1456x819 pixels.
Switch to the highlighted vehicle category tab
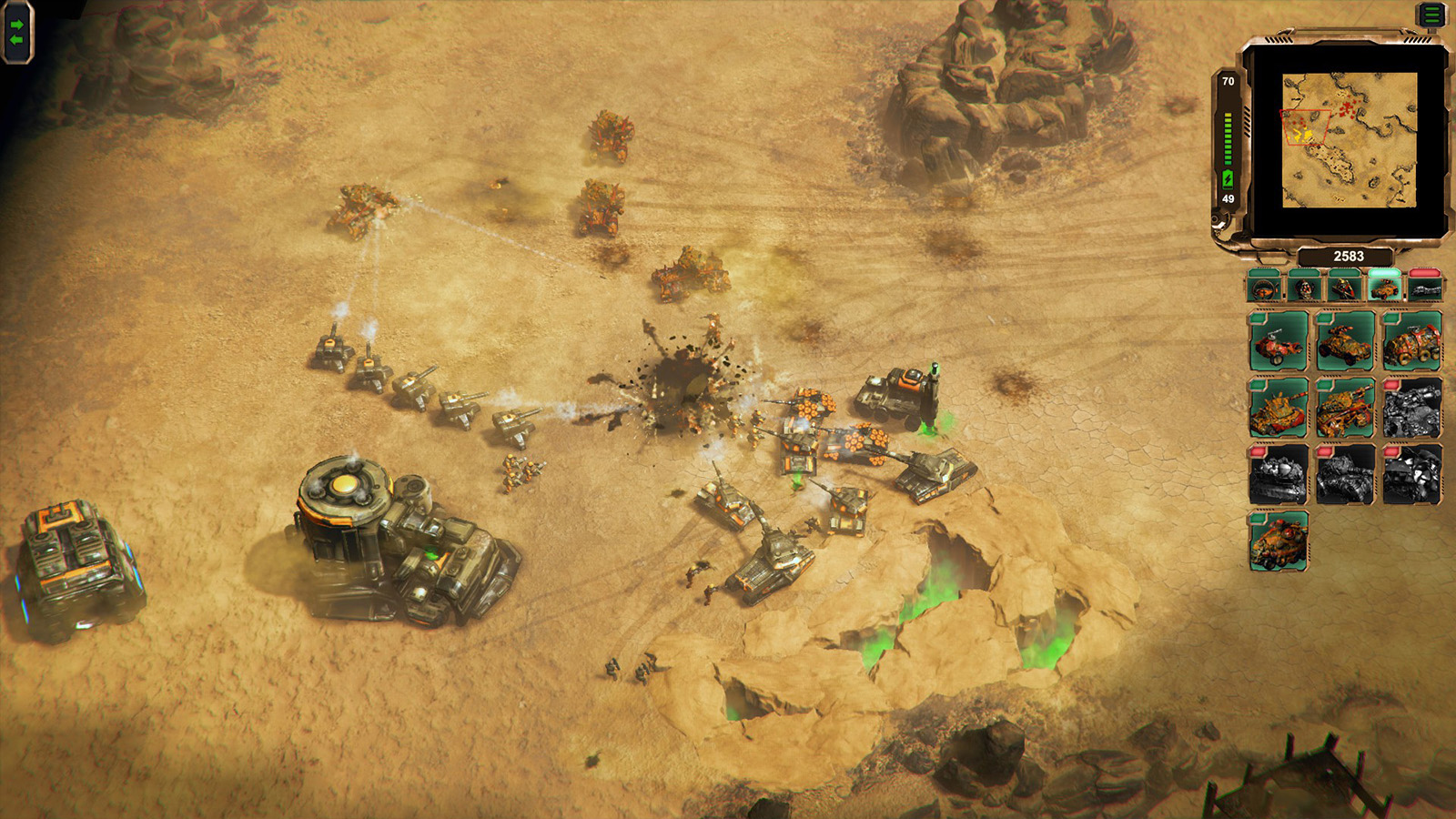pyautogui.click(x=1382, y=289)
